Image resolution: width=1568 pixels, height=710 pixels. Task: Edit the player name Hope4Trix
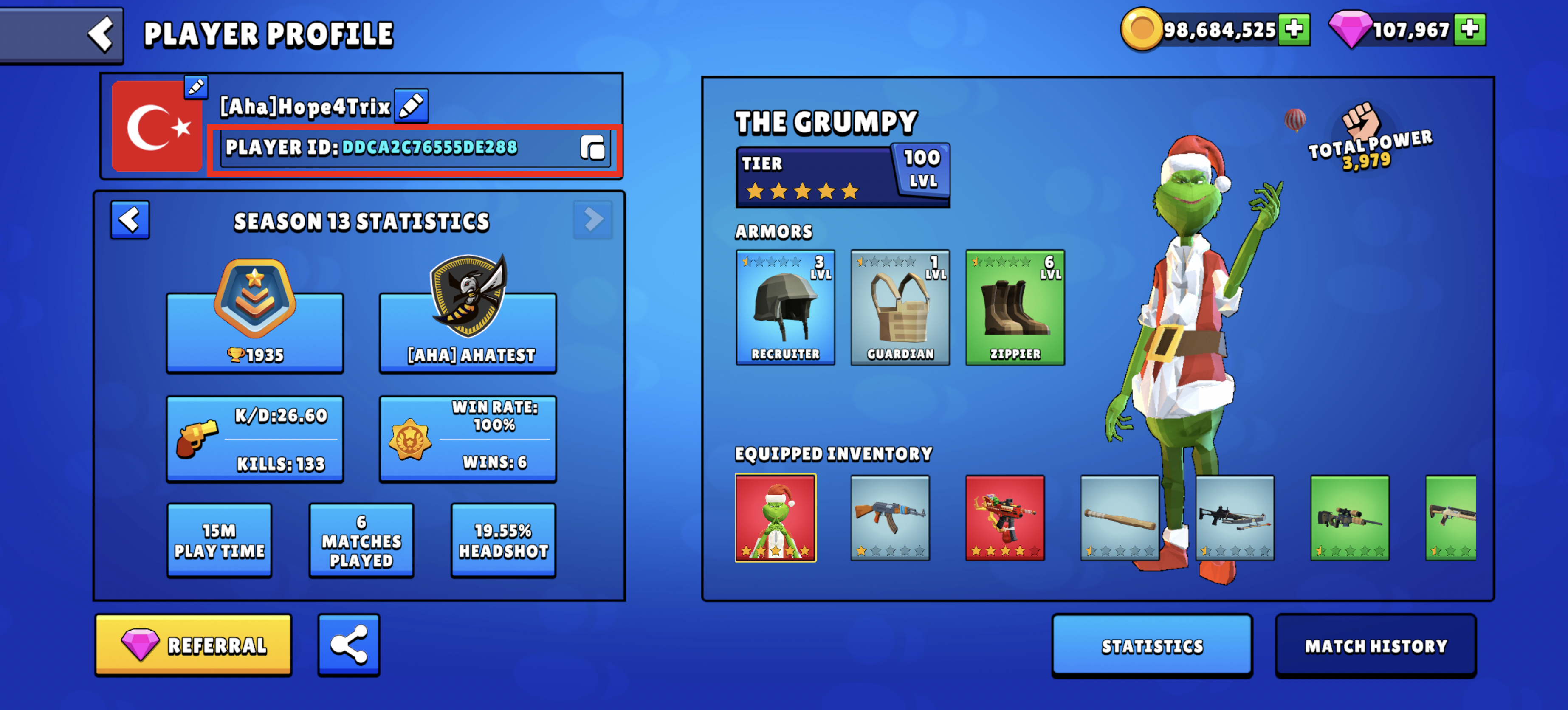[x=412, y=106]
